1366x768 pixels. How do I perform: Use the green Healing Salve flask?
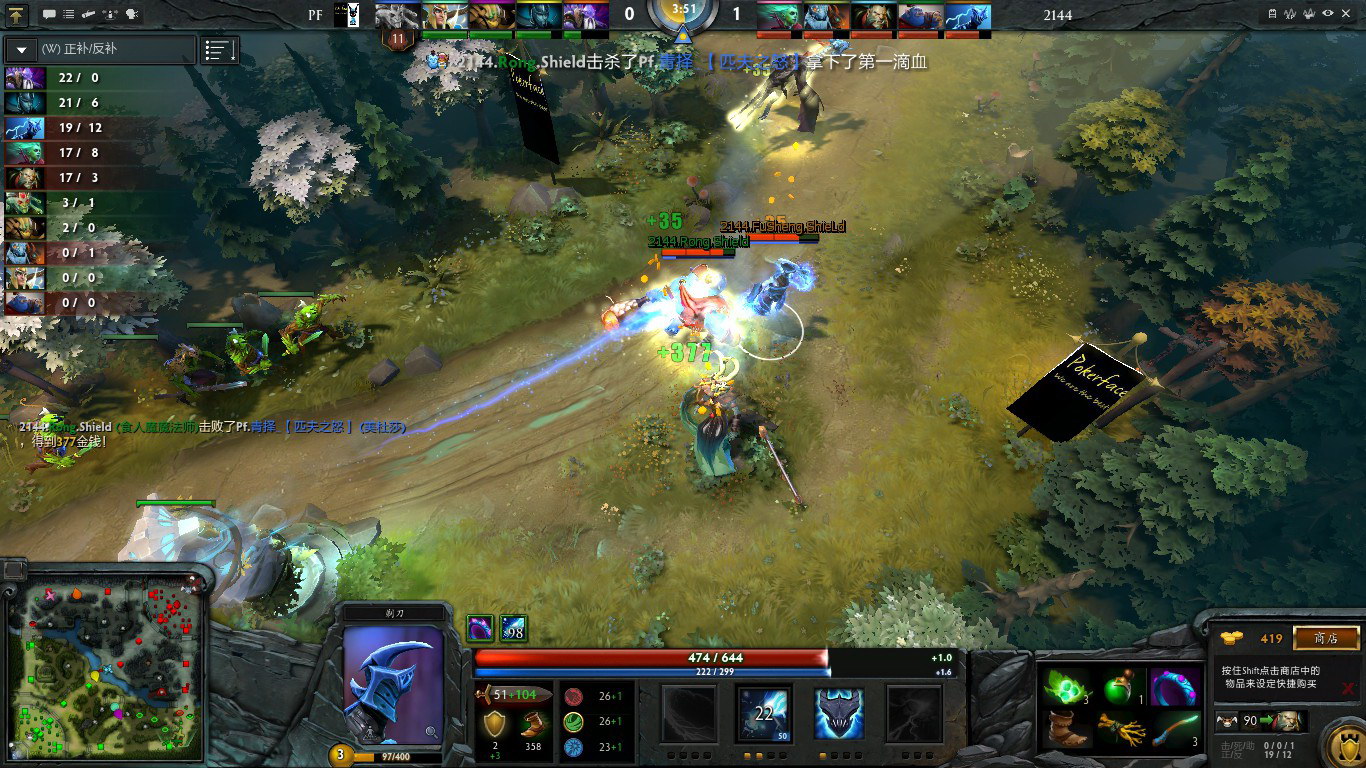[1121, 687]
